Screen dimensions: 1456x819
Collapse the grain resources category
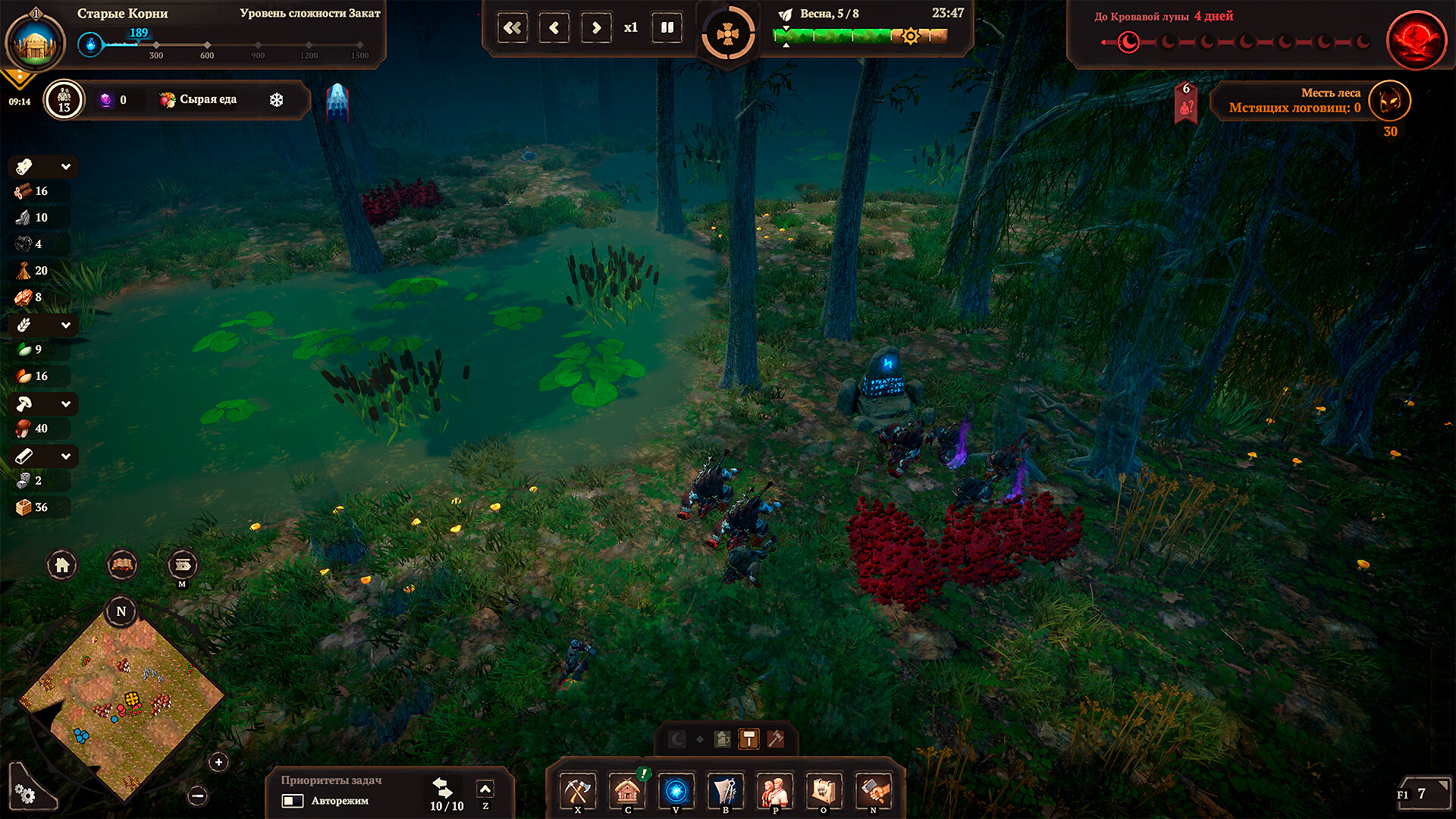tap(66, 325)
